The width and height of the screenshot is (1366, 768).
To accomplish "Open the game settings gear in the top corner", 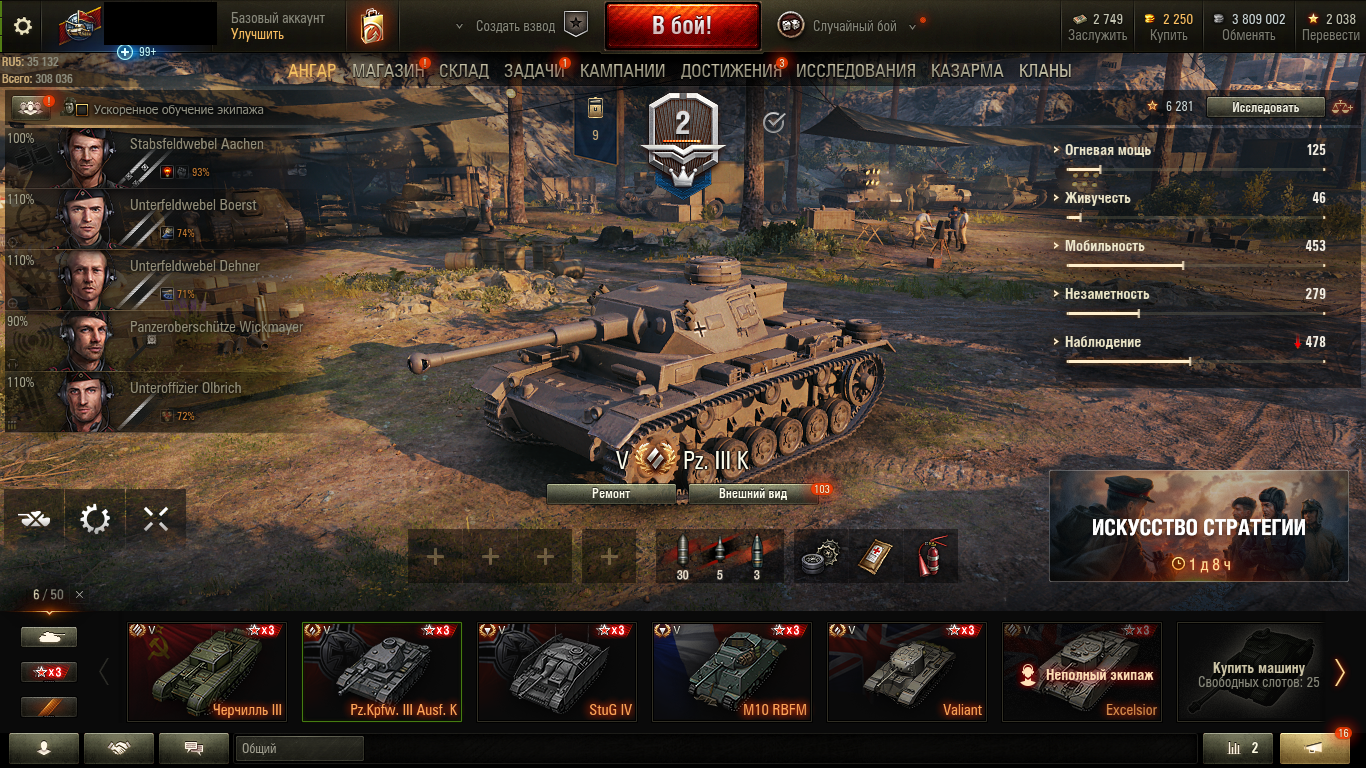I will (23, 26).
